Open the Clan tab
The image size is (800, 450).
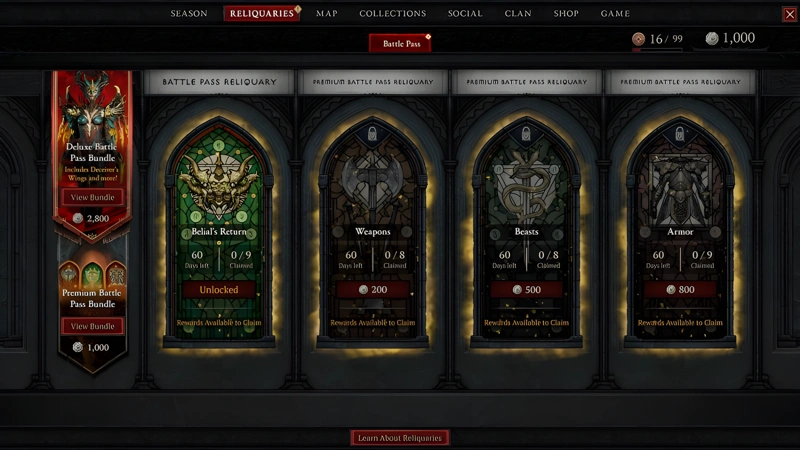(x=518, y=14)
